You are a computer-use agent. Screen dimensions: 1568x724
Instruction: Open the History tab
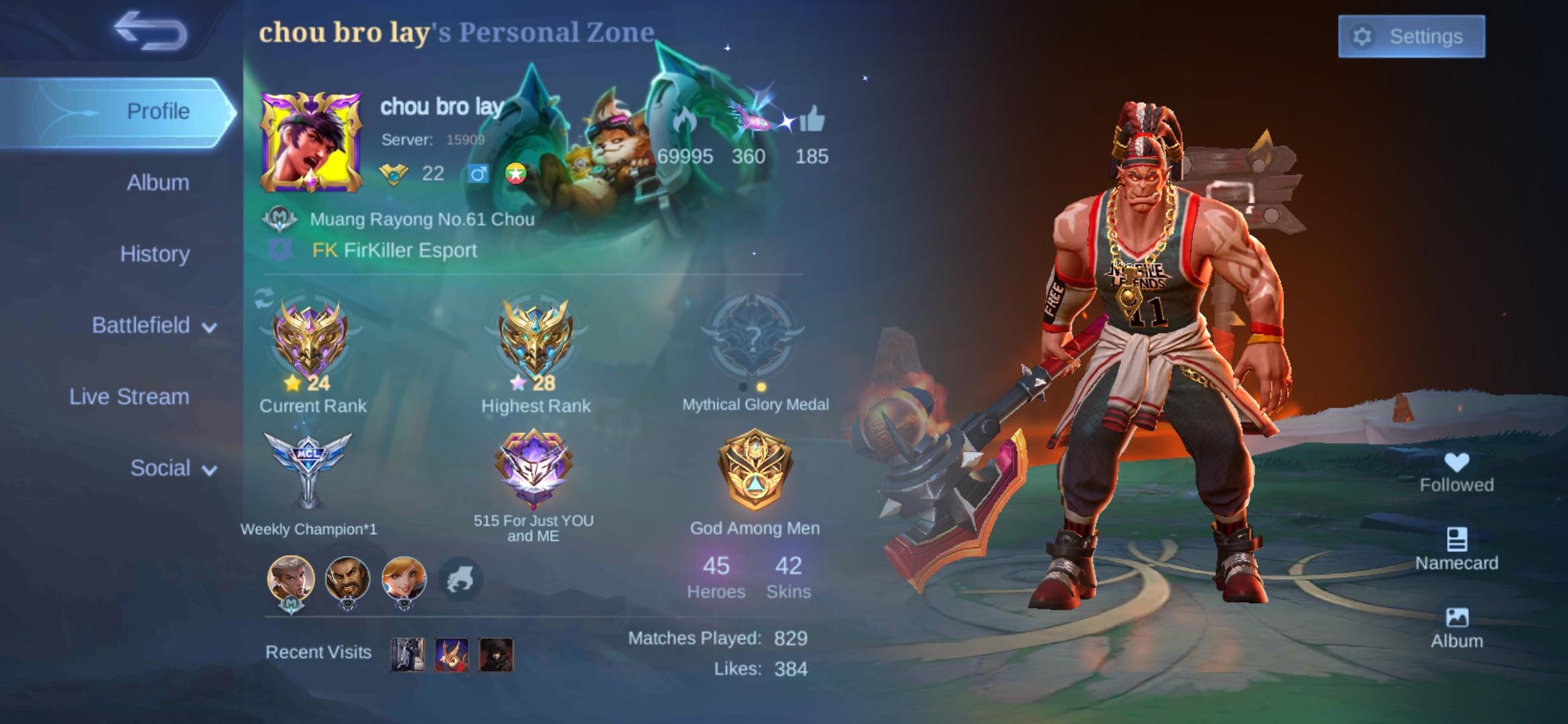coord(155,254)
